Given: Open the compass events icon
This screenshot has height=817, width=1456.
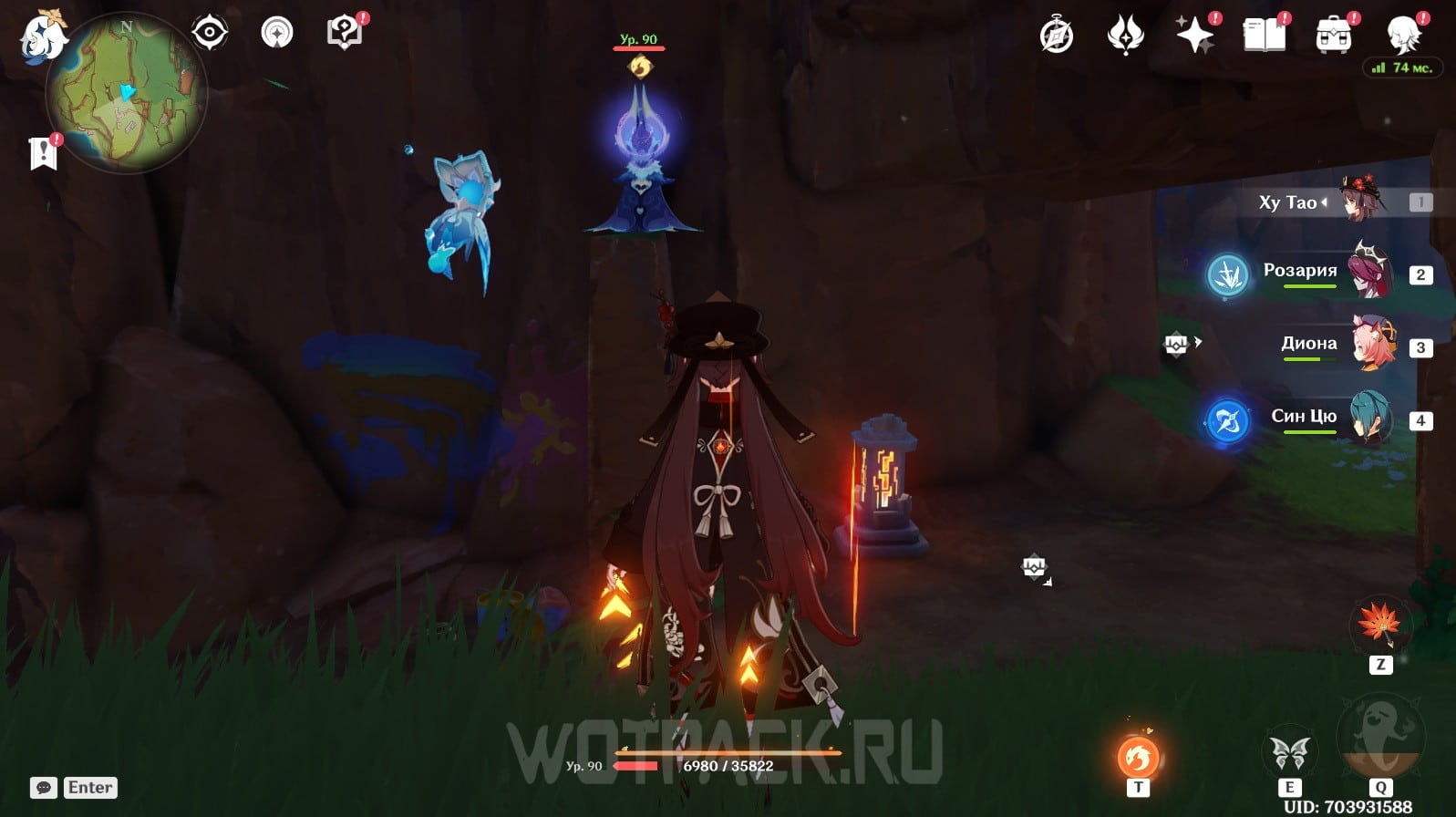Looking at the screenshot, I should click(1057, 36).
